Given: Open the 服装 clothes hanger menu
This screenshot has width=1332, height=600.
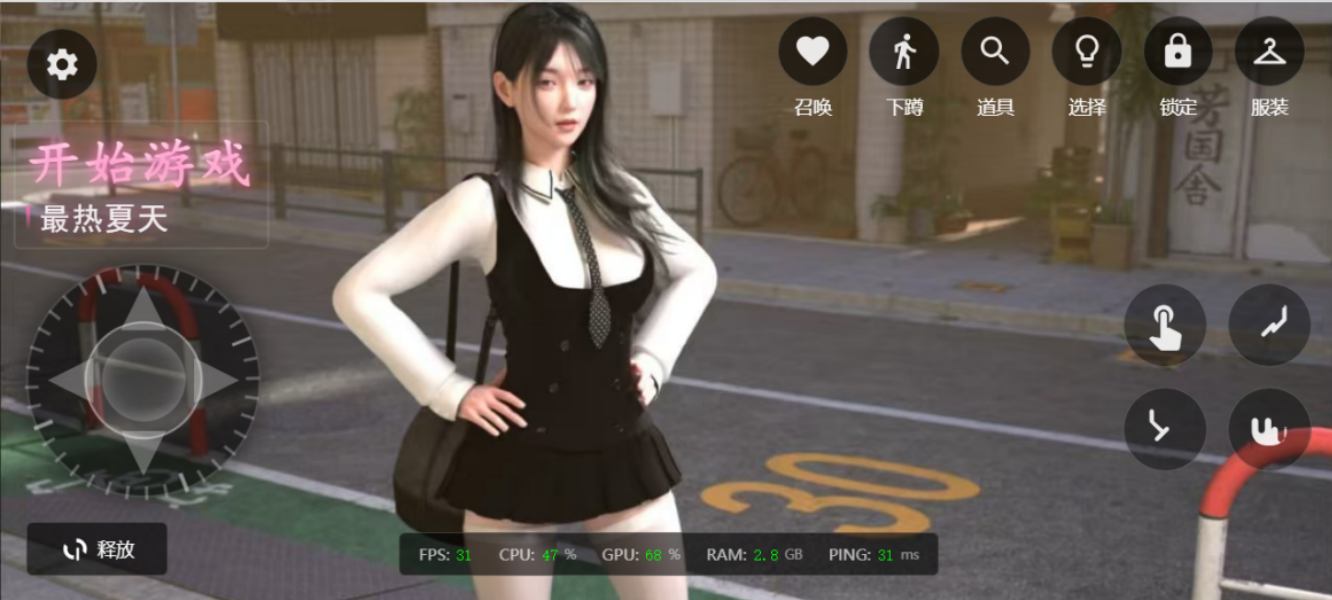Looking at the screenshot, I should (1269, 51).
